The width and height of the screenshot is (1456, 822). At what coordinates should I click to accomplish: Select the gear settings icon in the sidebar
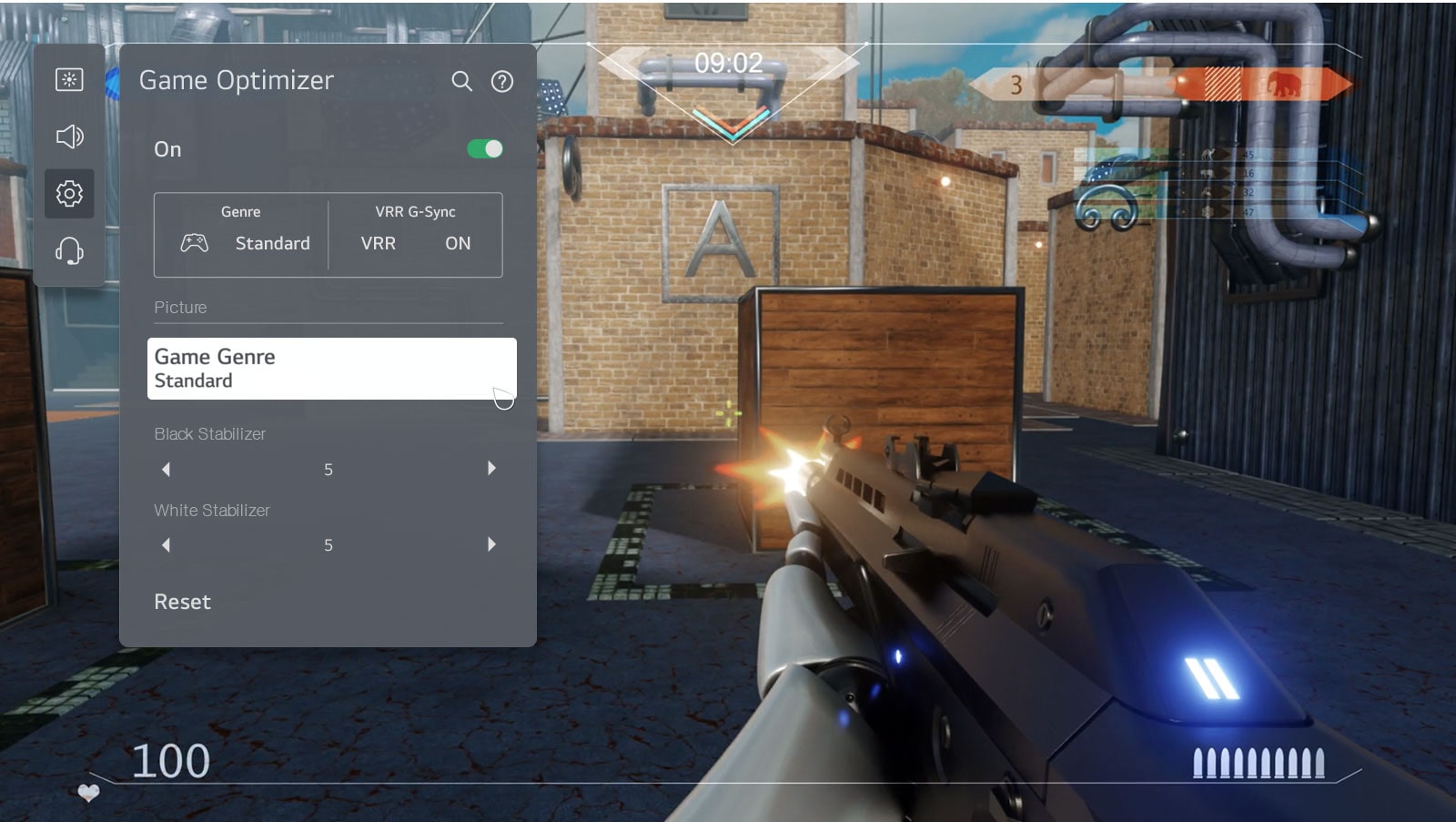click(x=69, y=194)
